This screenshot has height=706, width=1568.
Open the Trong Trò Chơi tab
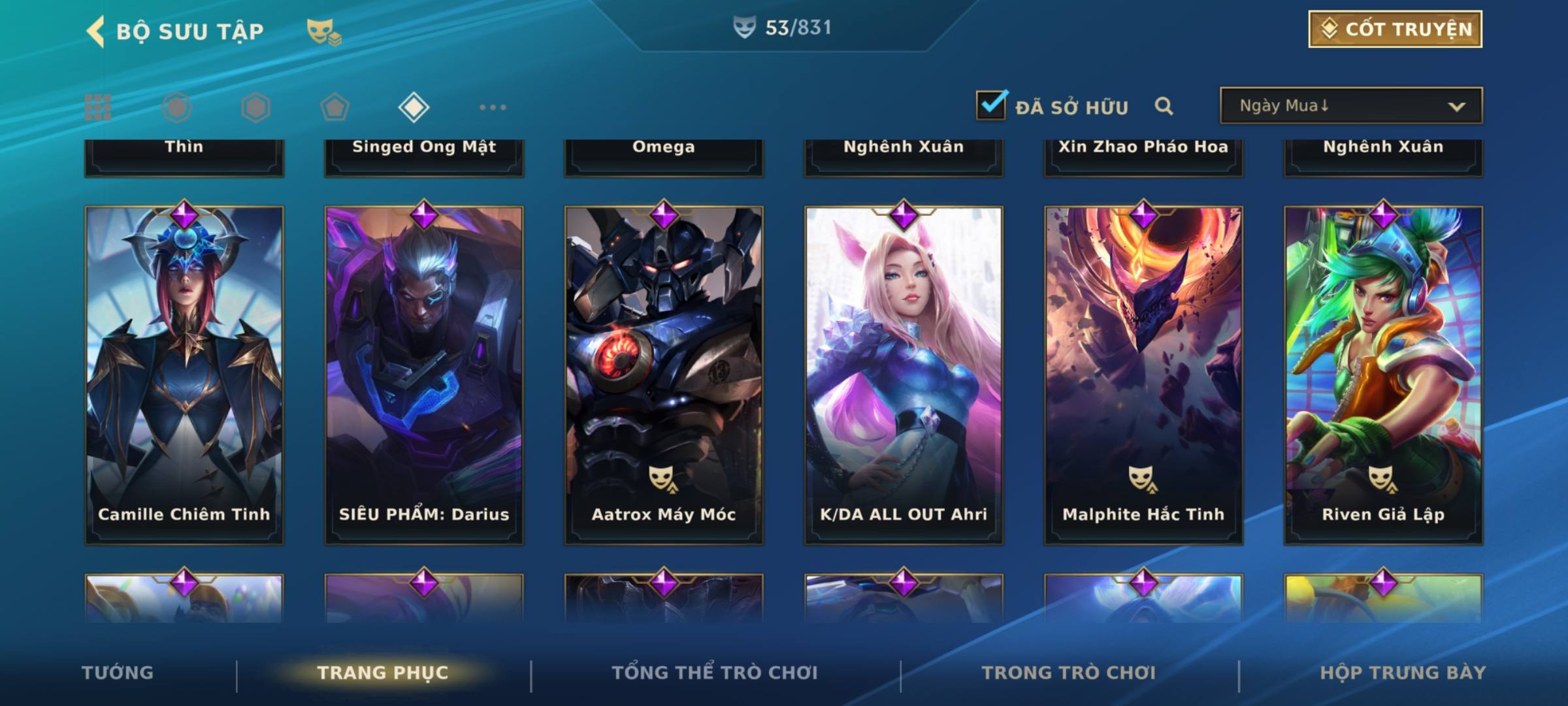(1069, 673)
